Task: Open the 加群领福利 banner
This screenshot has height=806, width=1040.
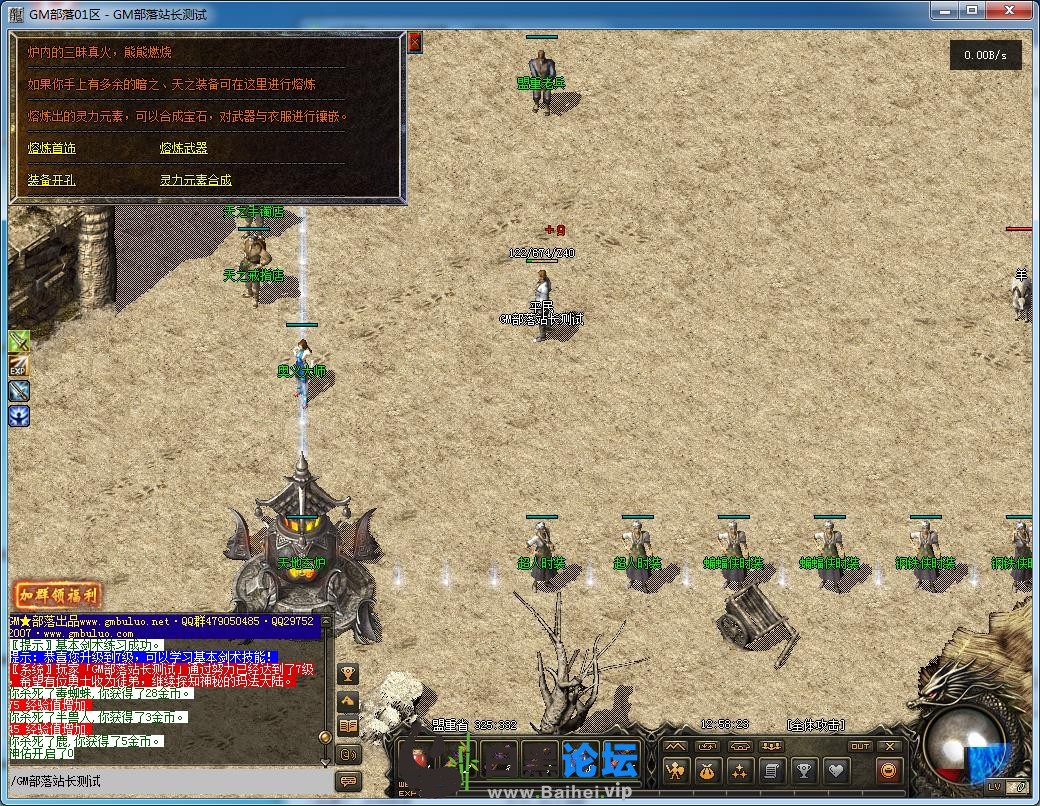Action: click(x=57, y=594)
